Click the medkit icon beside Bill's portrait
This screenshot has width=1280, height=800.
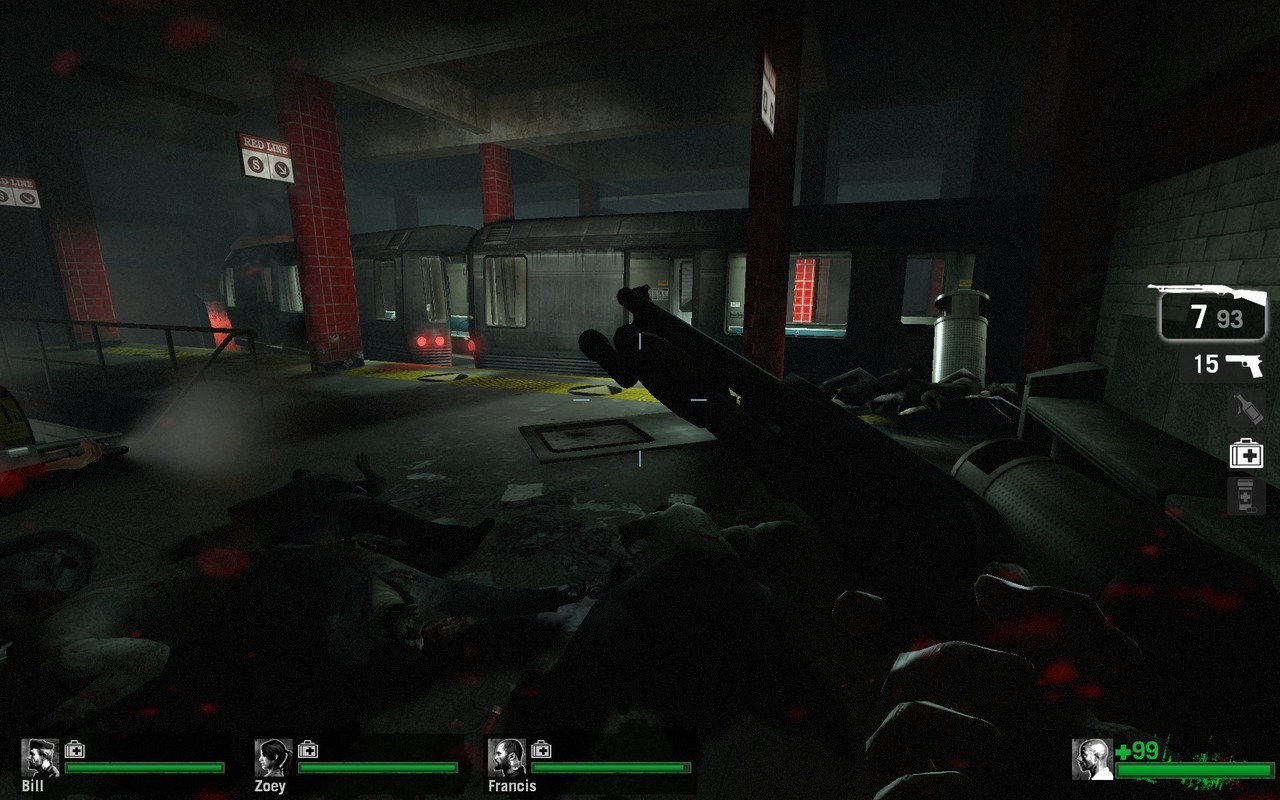75,749
